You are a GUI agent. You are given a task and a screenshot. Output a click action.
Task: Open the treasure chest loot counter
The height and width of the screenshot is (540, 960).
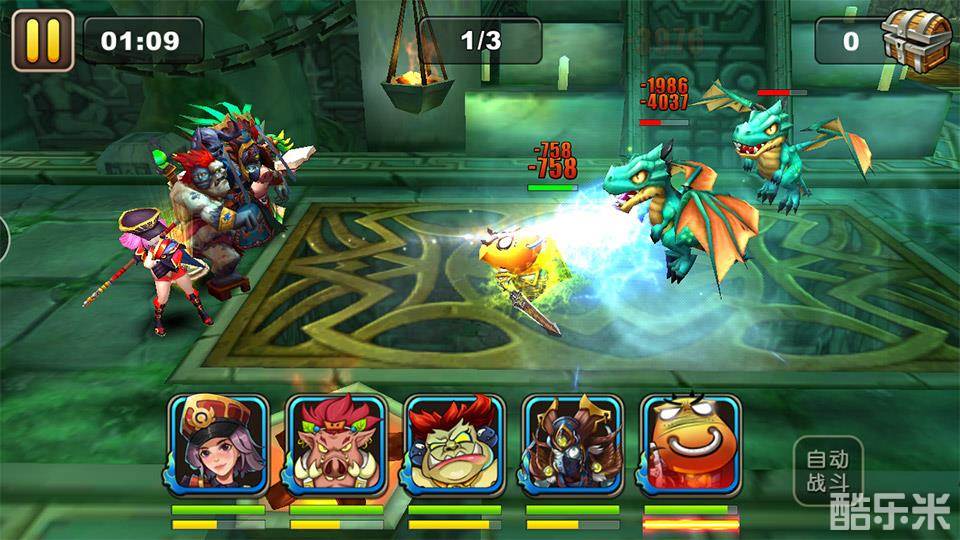pos(915,40)
